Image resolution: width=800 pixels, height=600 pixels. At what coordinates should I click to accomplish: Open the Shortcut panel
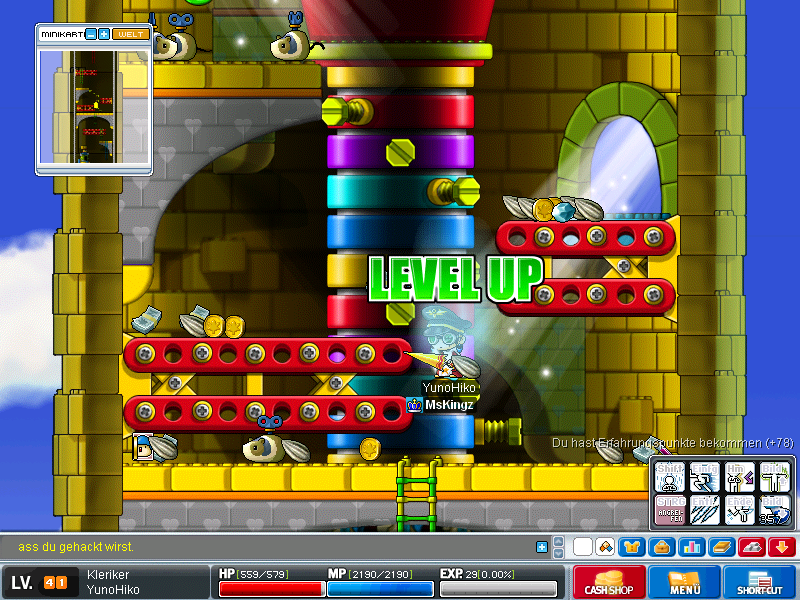(x=760, y=583)
